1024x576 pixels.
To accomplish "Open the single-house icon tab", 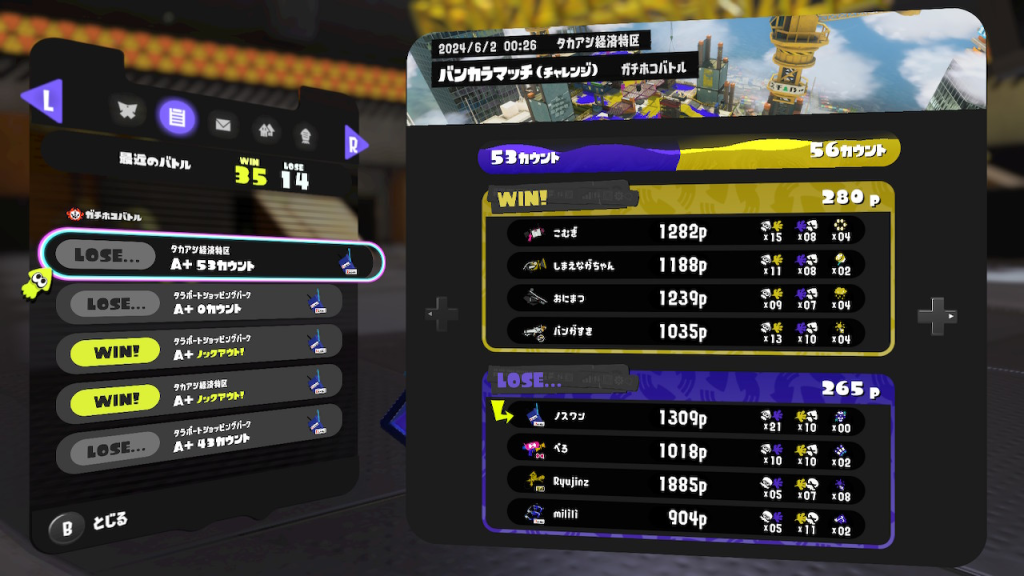I will click(x=304, y=133).
